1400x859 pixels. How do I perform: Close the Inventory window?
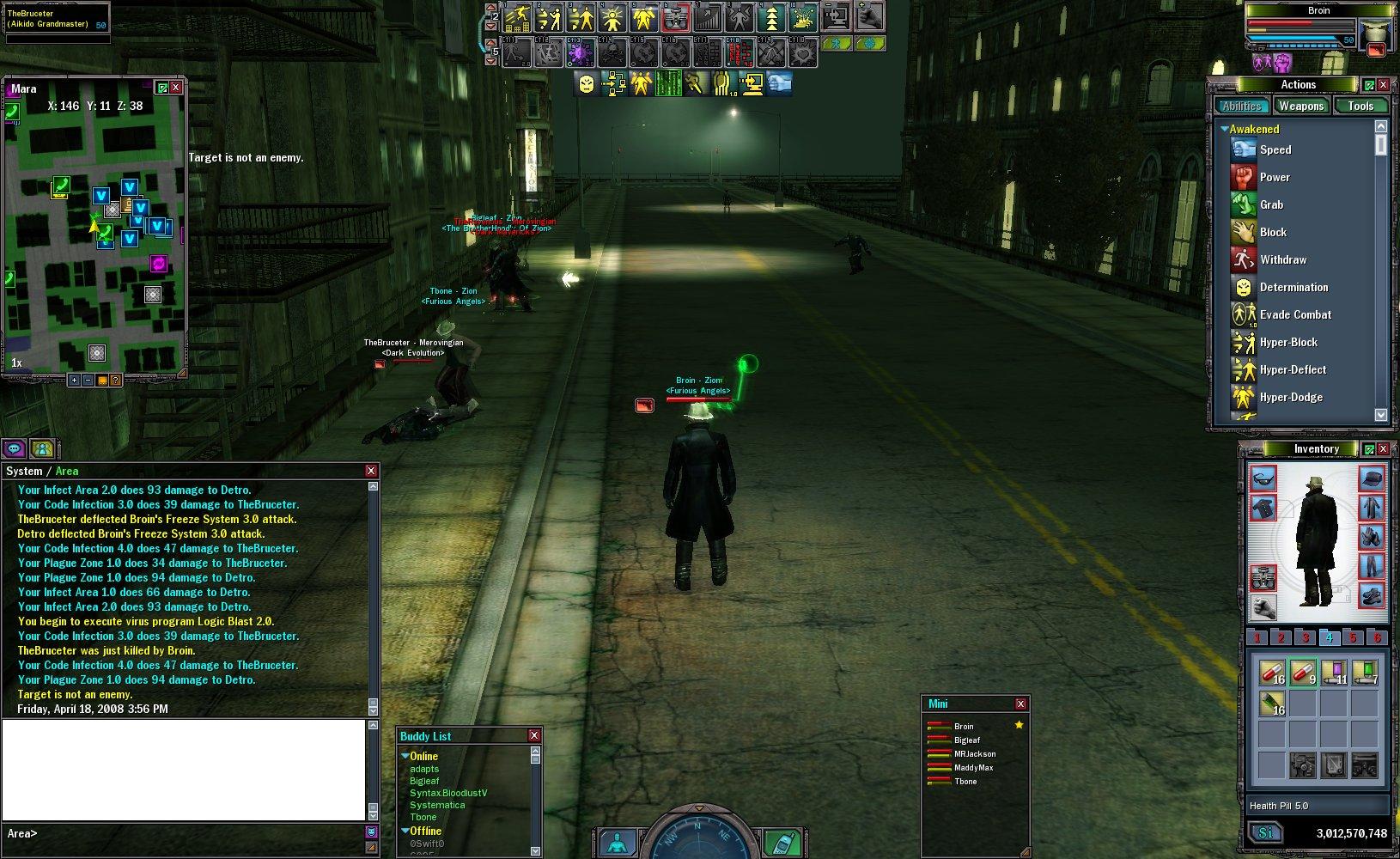[x=1383, y=448]
